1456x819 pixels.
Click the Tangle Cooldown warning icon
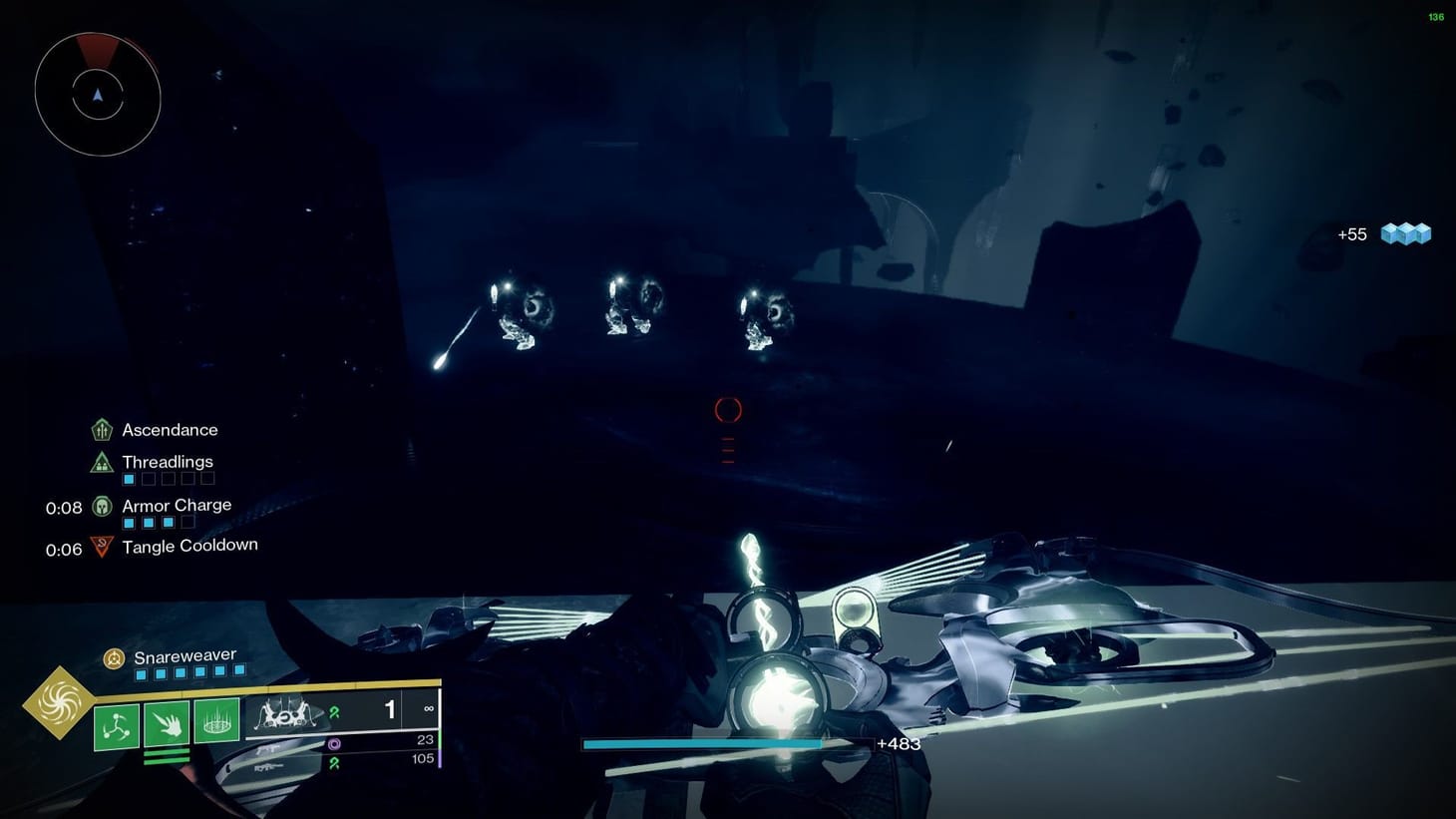click(101, 547)
